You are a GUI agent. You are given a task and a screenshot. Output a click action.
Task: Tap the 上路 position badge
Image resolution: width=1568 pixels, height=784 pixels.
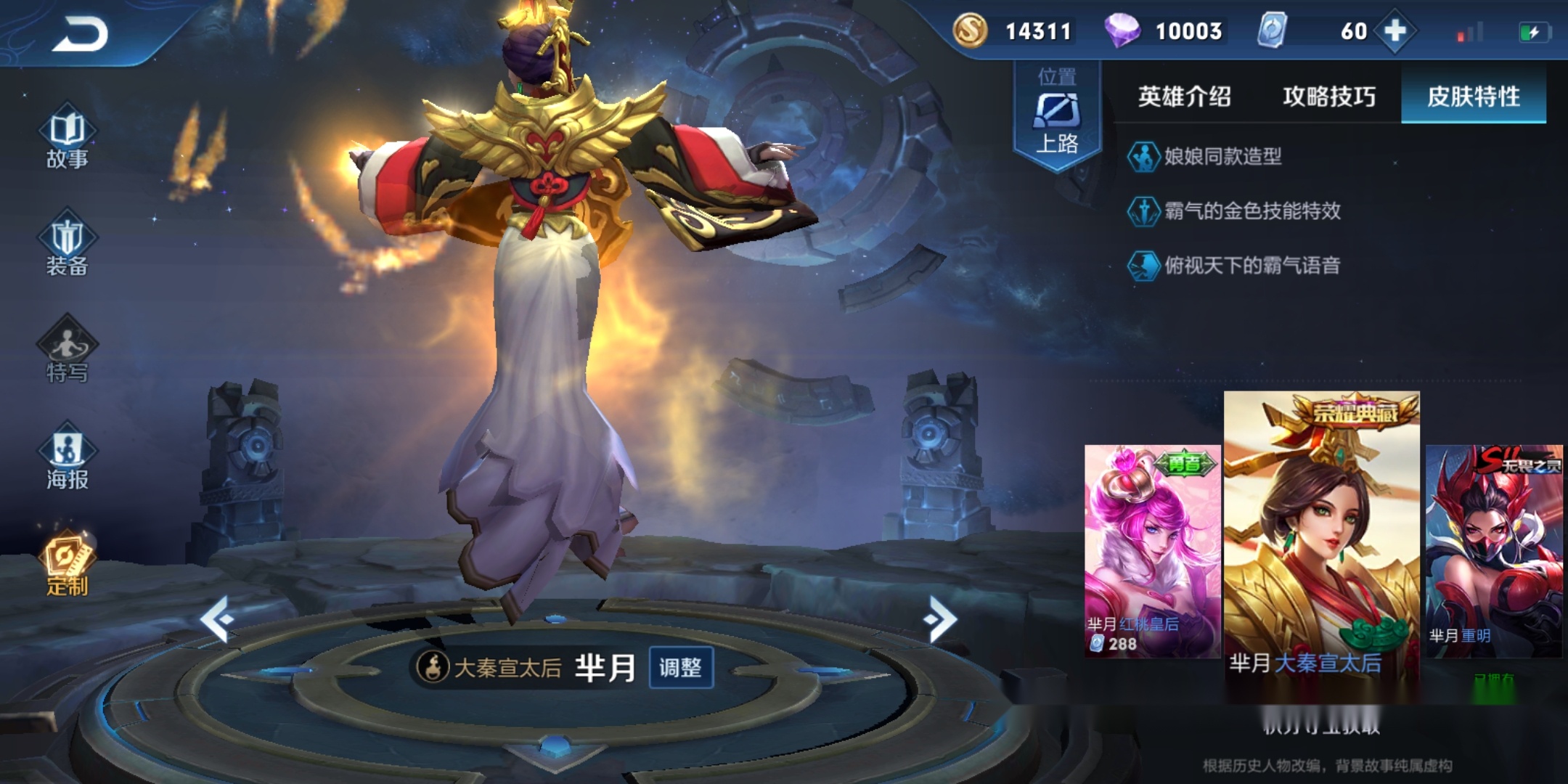click(1057, 115)
